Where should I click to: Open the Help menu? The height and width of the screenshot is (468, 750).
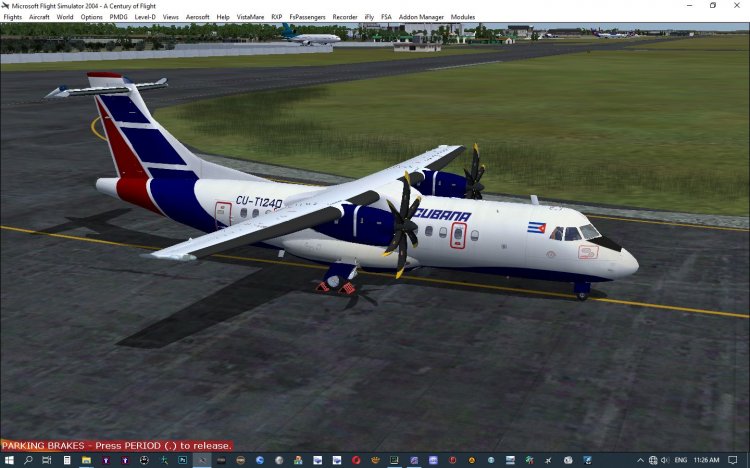click(222, 17)
